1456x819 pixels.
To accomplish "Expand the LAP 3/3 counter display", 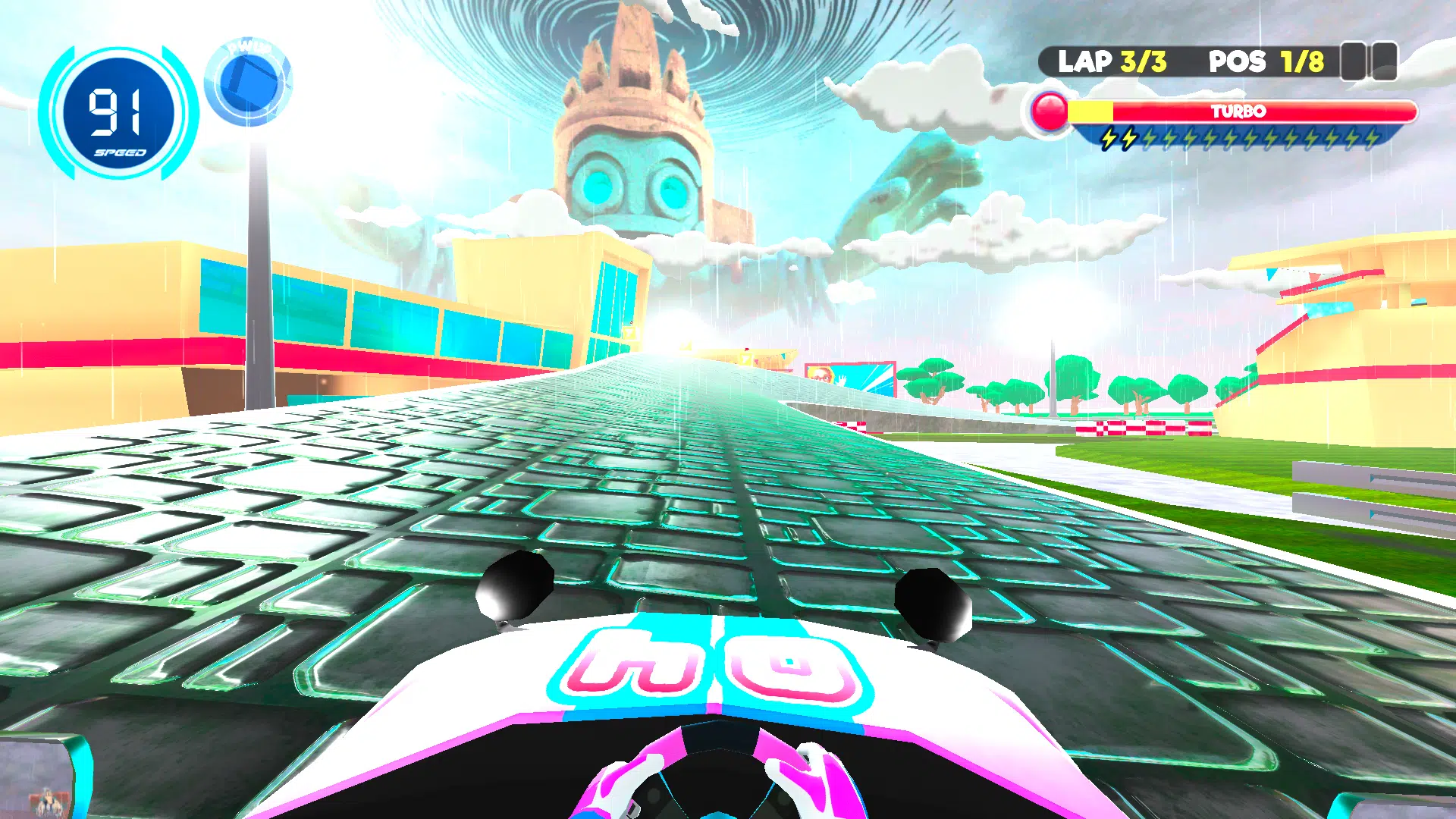I will pyautogui.click(x=1112, y=62).
